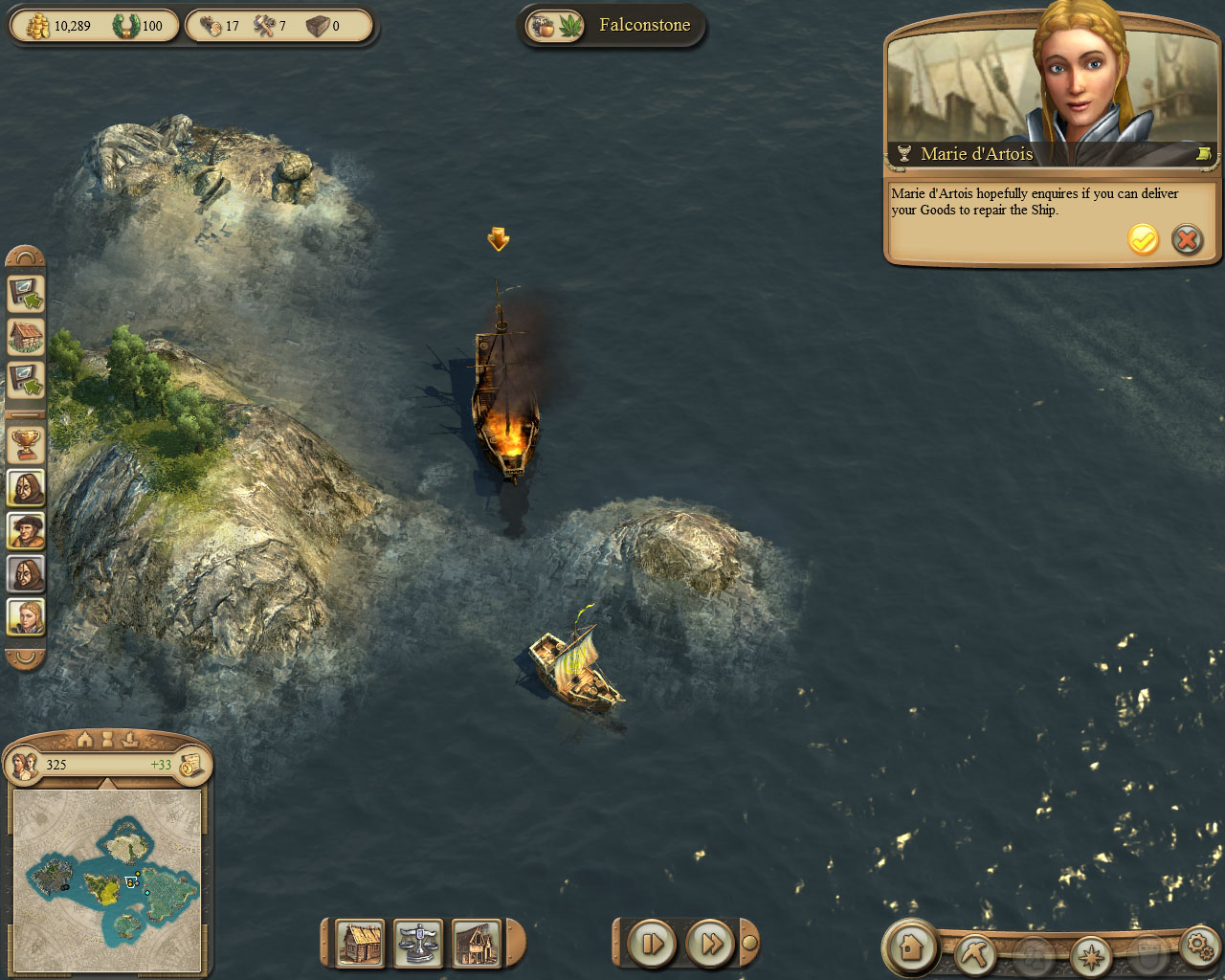This screenshot has height=980, width=1225.
Task: Select the warehouse building shortcut
Action: (x=477, y=944)
